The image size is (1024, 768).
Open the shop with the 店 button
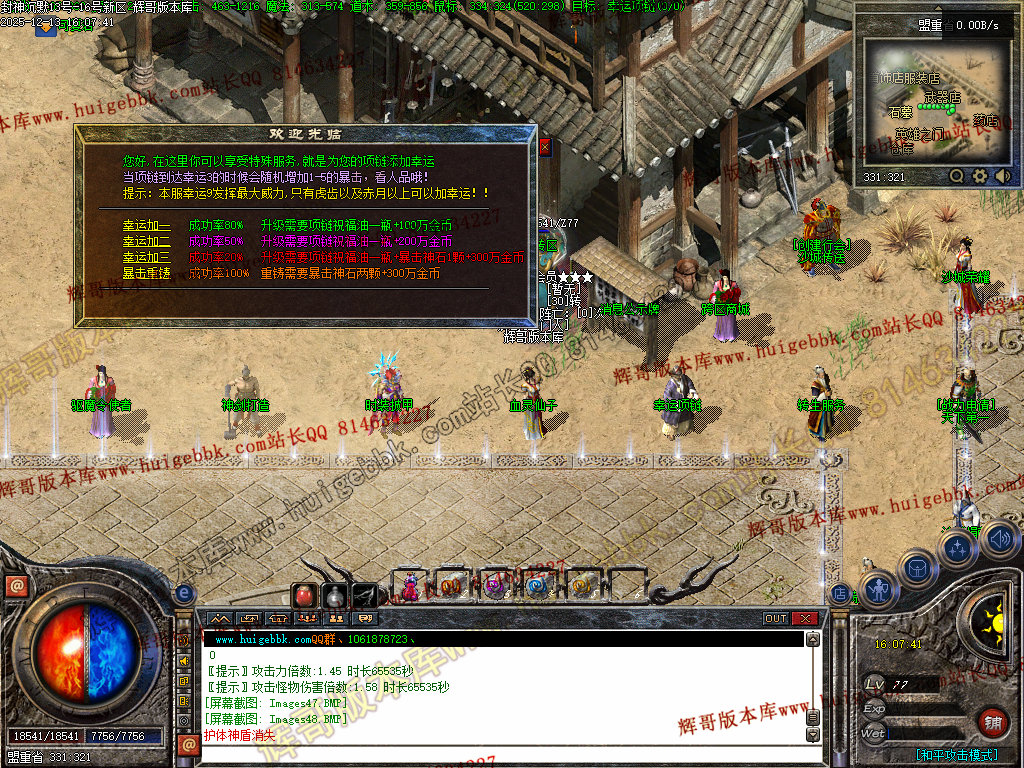pyautogui.click(x=840, y=593)
